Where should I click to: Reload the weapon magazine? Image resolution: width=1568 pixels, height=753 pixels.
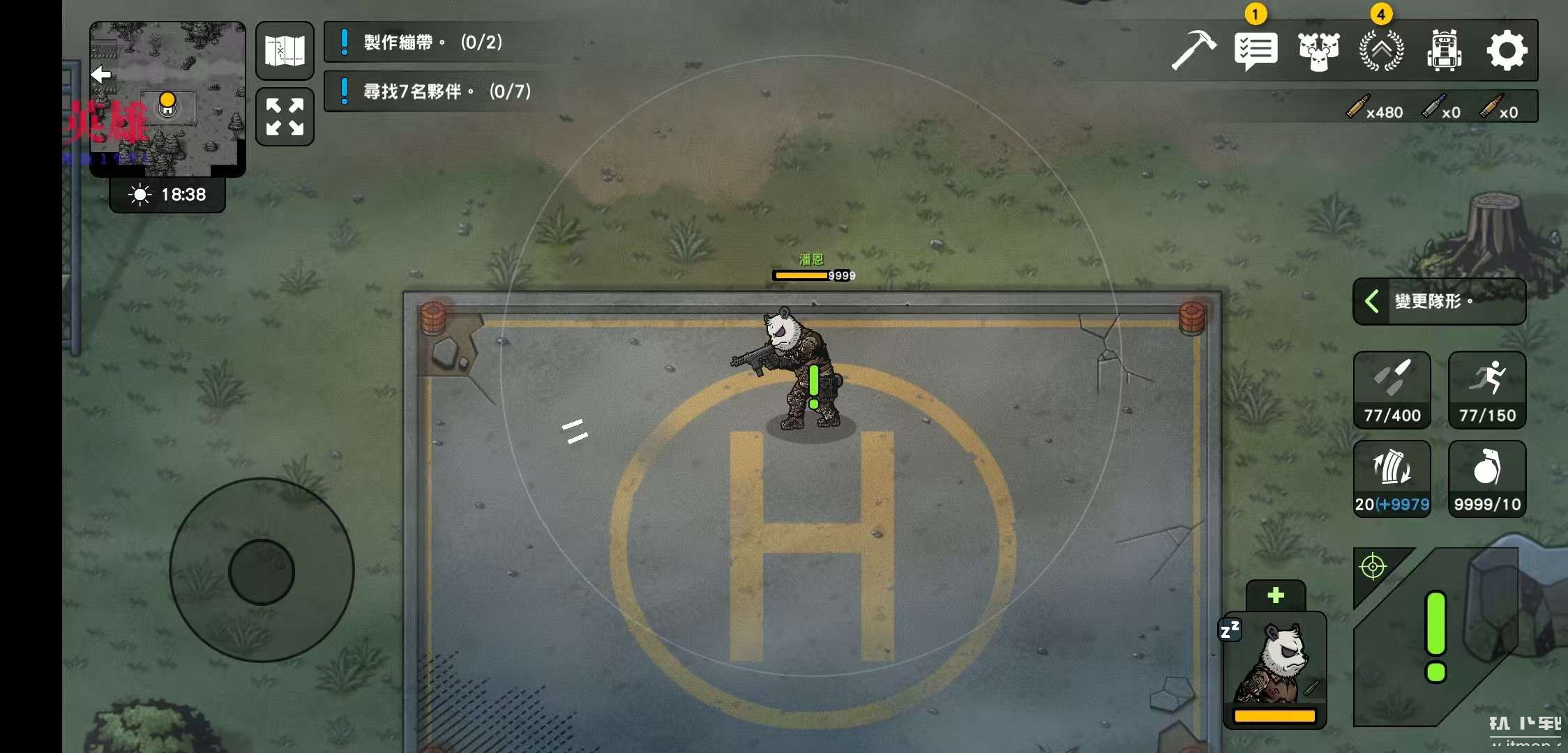click(x=1392, y=479)
